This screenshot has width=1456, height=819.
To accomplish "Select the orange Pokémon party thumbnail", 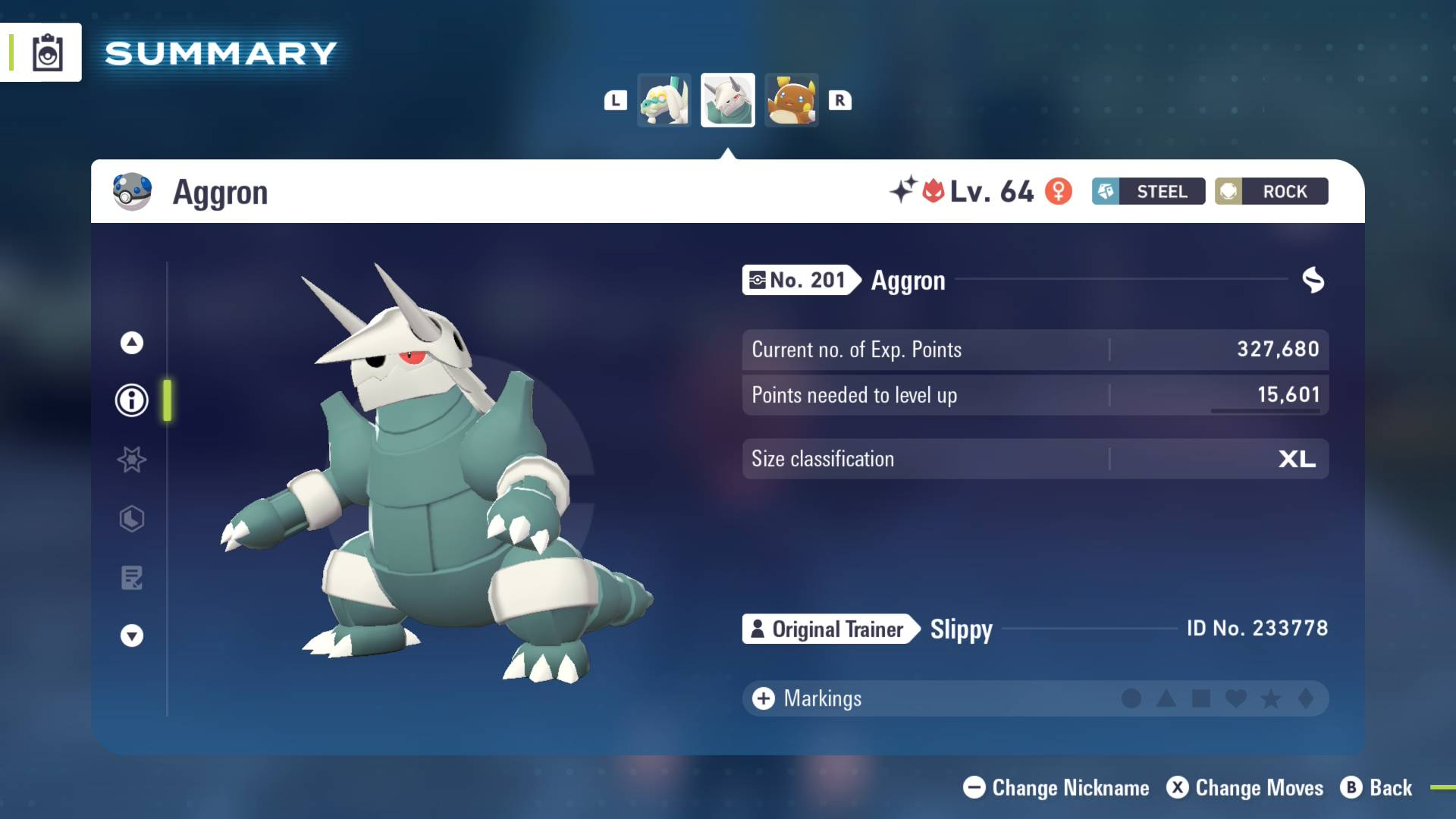I will [x=791, y=100].
